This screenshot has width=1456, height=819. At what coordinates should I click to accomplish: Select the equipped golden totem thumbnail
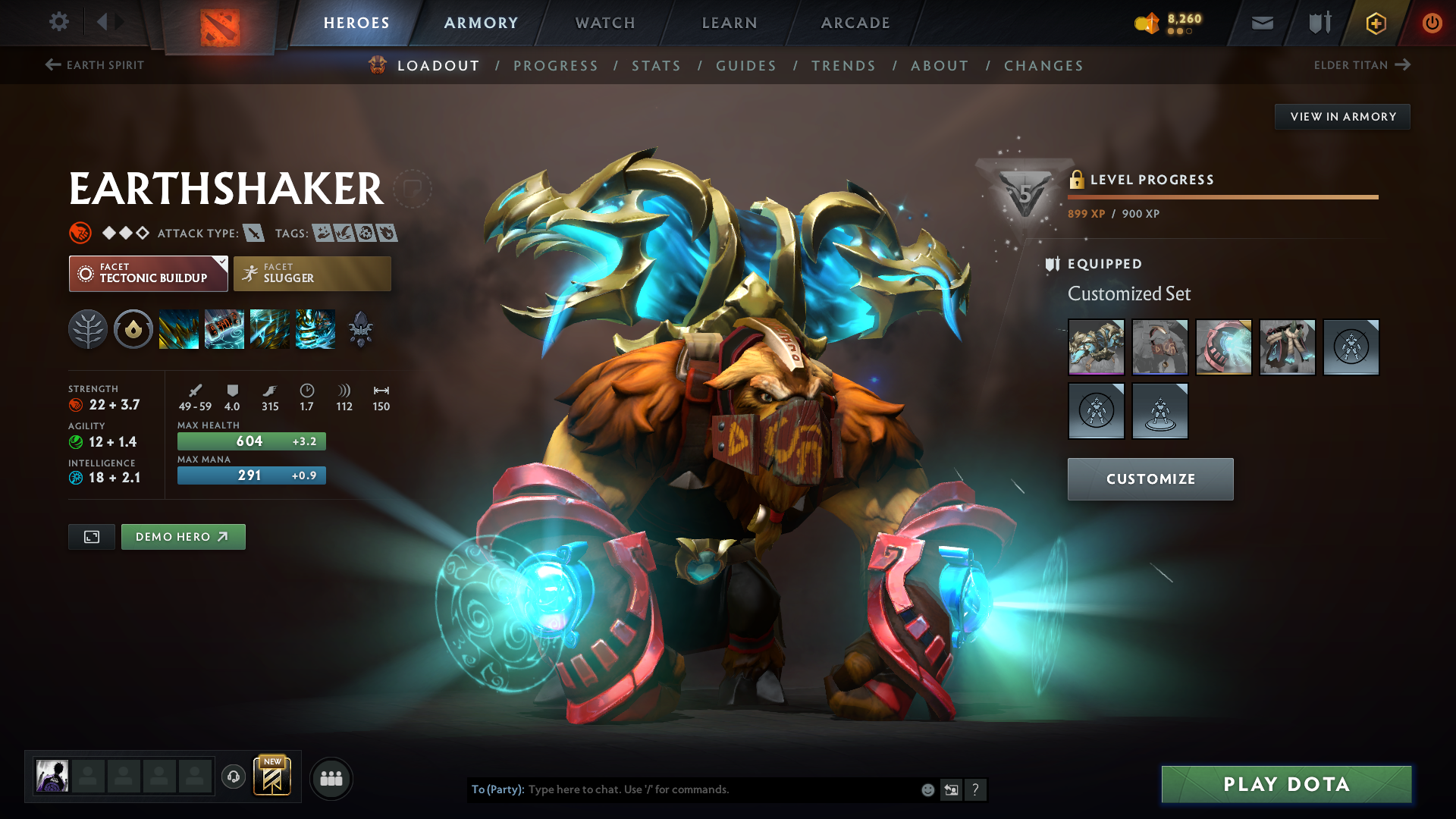[1096, 347]
